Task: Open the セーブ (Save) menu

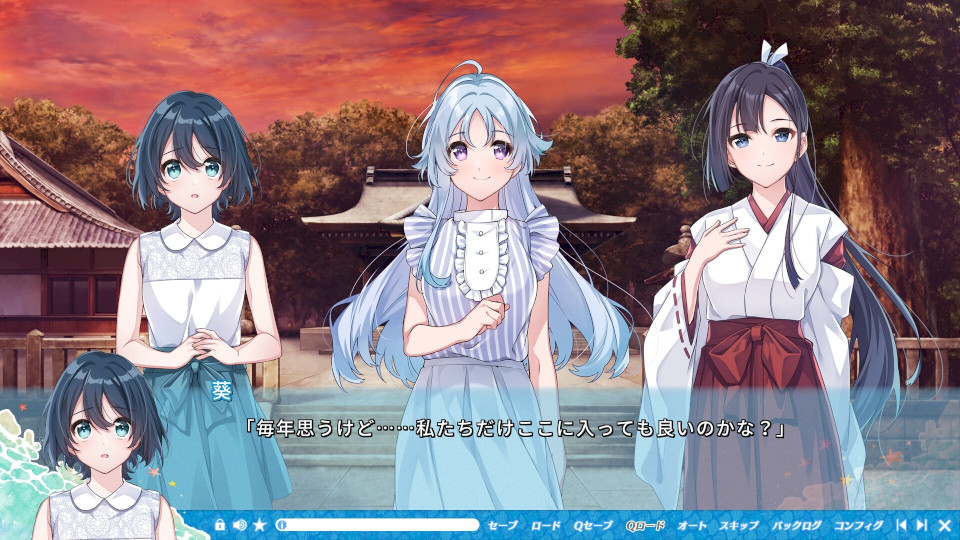Action: point(503,525)
